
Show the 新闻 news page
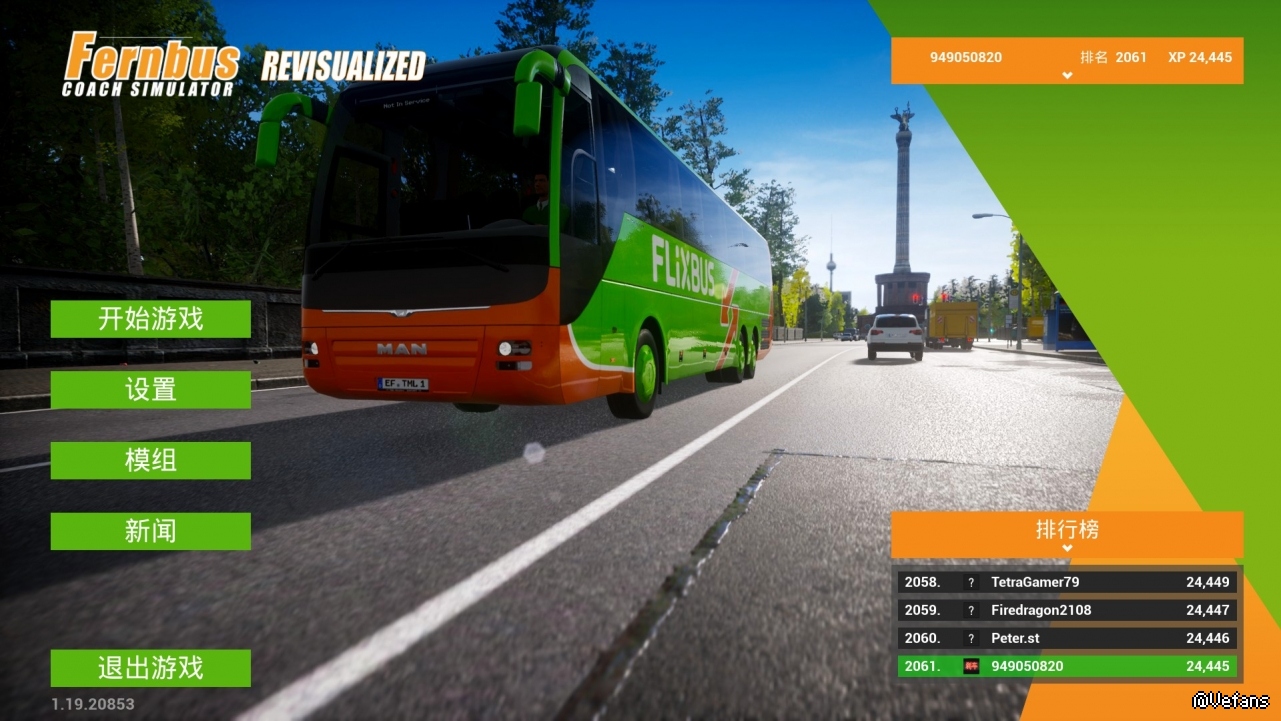pyautogui.click(x=151, y=532)
